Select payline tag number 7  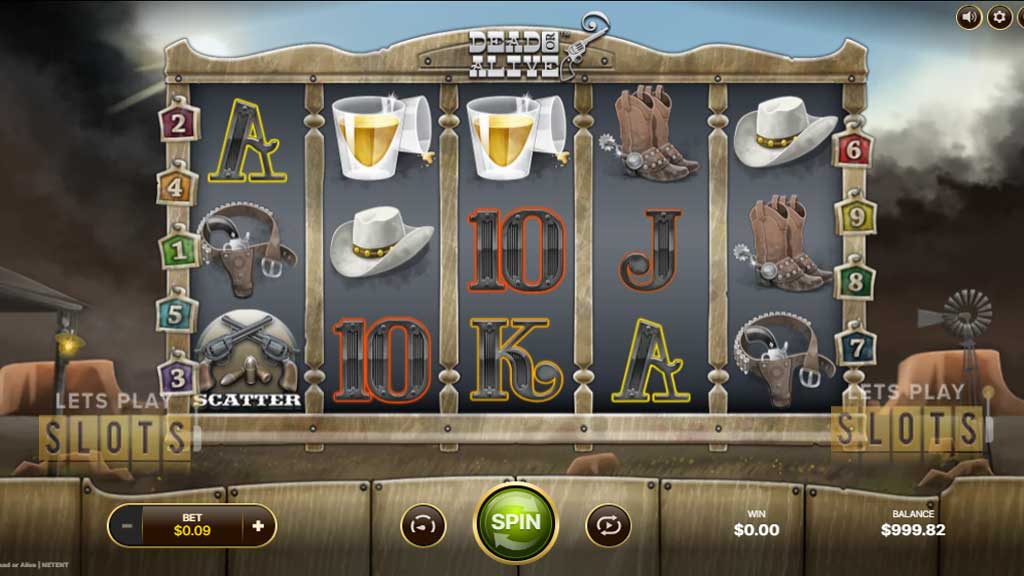(x=856, y=345)
